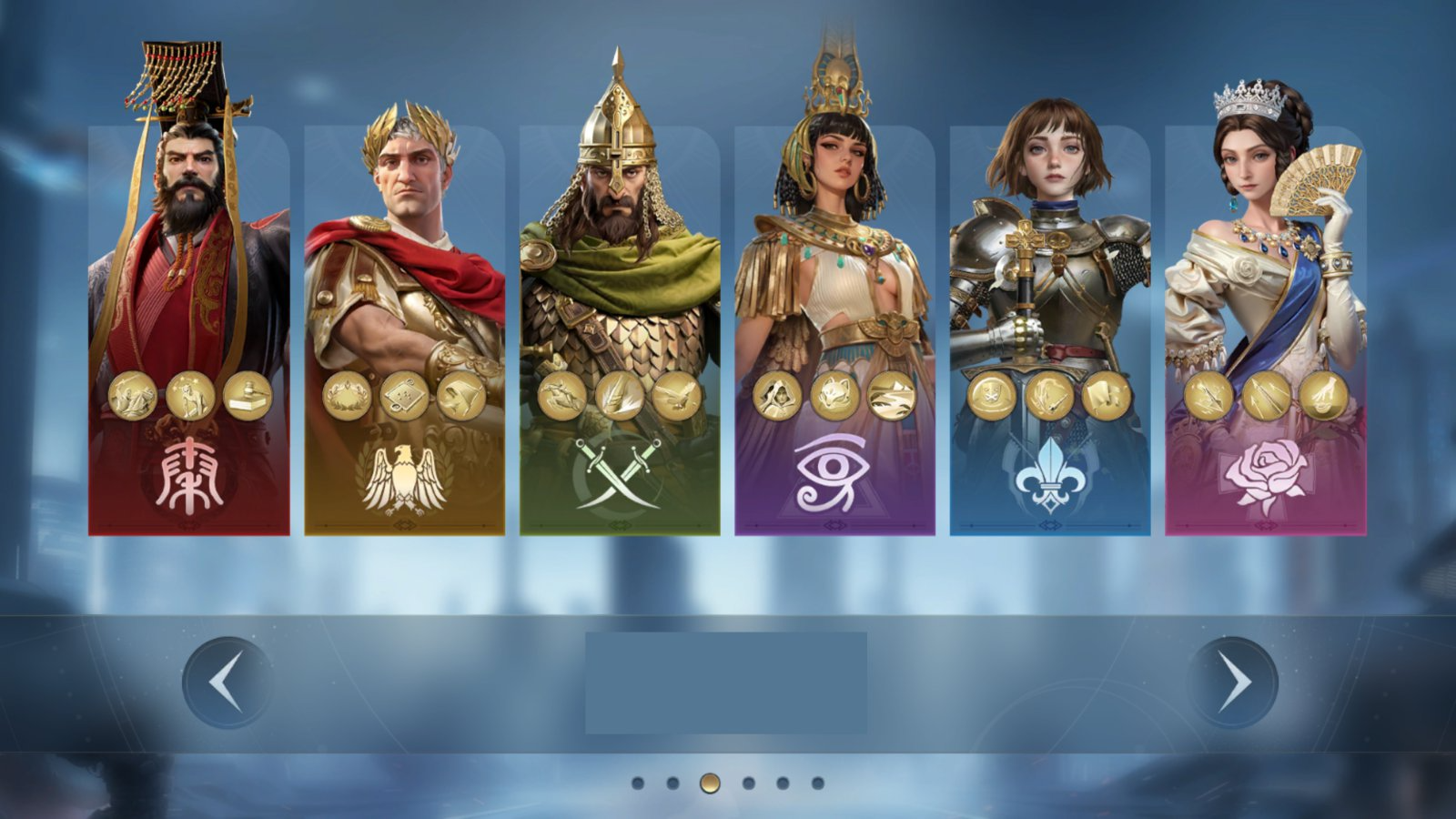Click the blank rectangular button between arrows

pyautogui.click(x=725, y=682)
